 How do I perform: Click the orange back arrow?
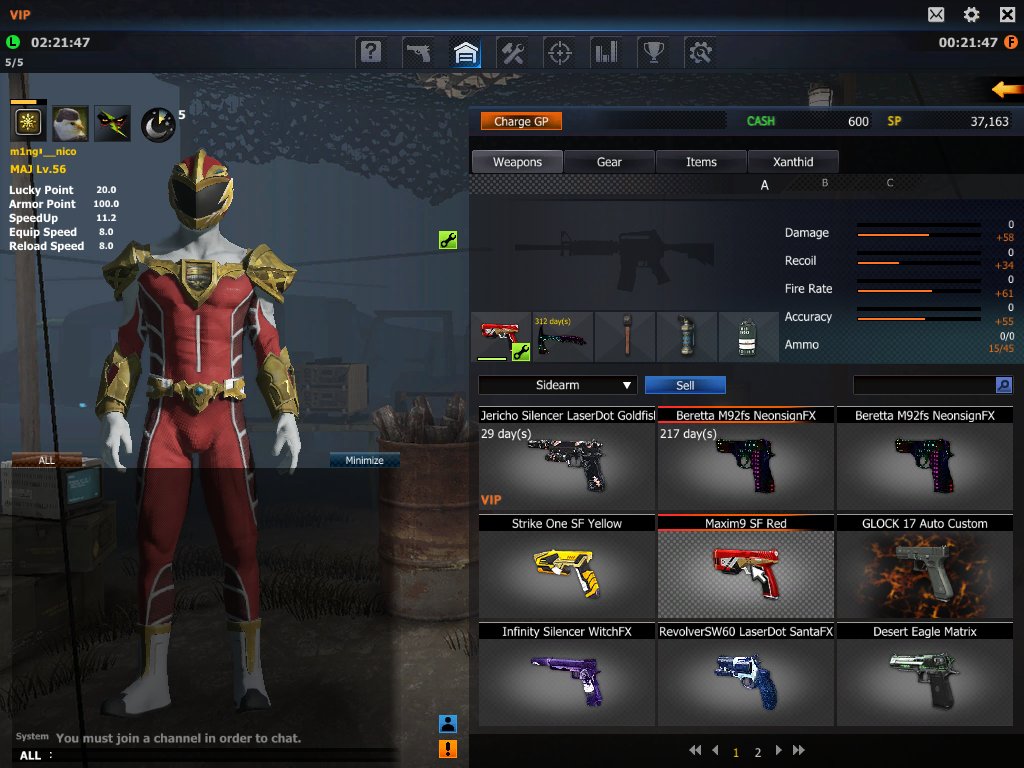[x=1006, y=90]
